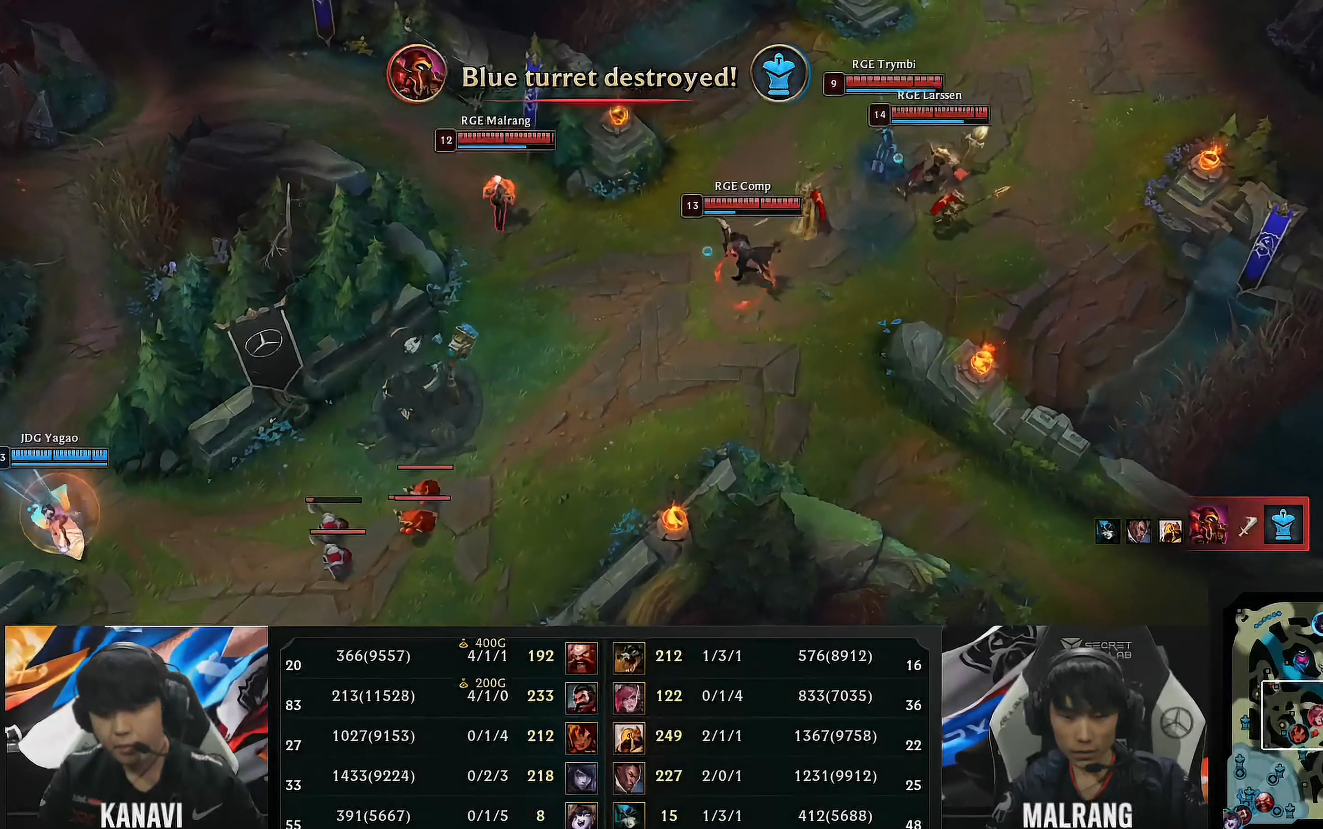
Task: Select Lucian portrait in the scoreboard row
Action: pyautogui.click(x=629, y=776)
